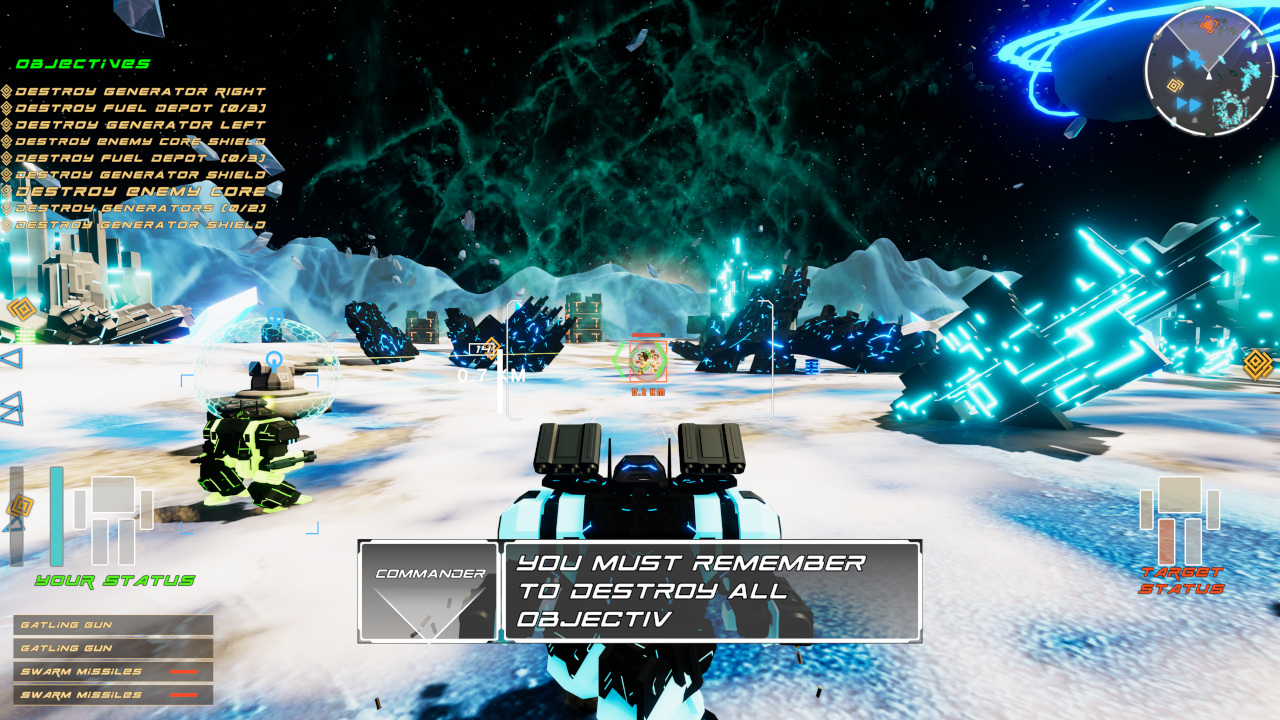Click the blue ally triangle marker on the left edge
This screenshot has height=720, width=1280.
click(10, 358)
